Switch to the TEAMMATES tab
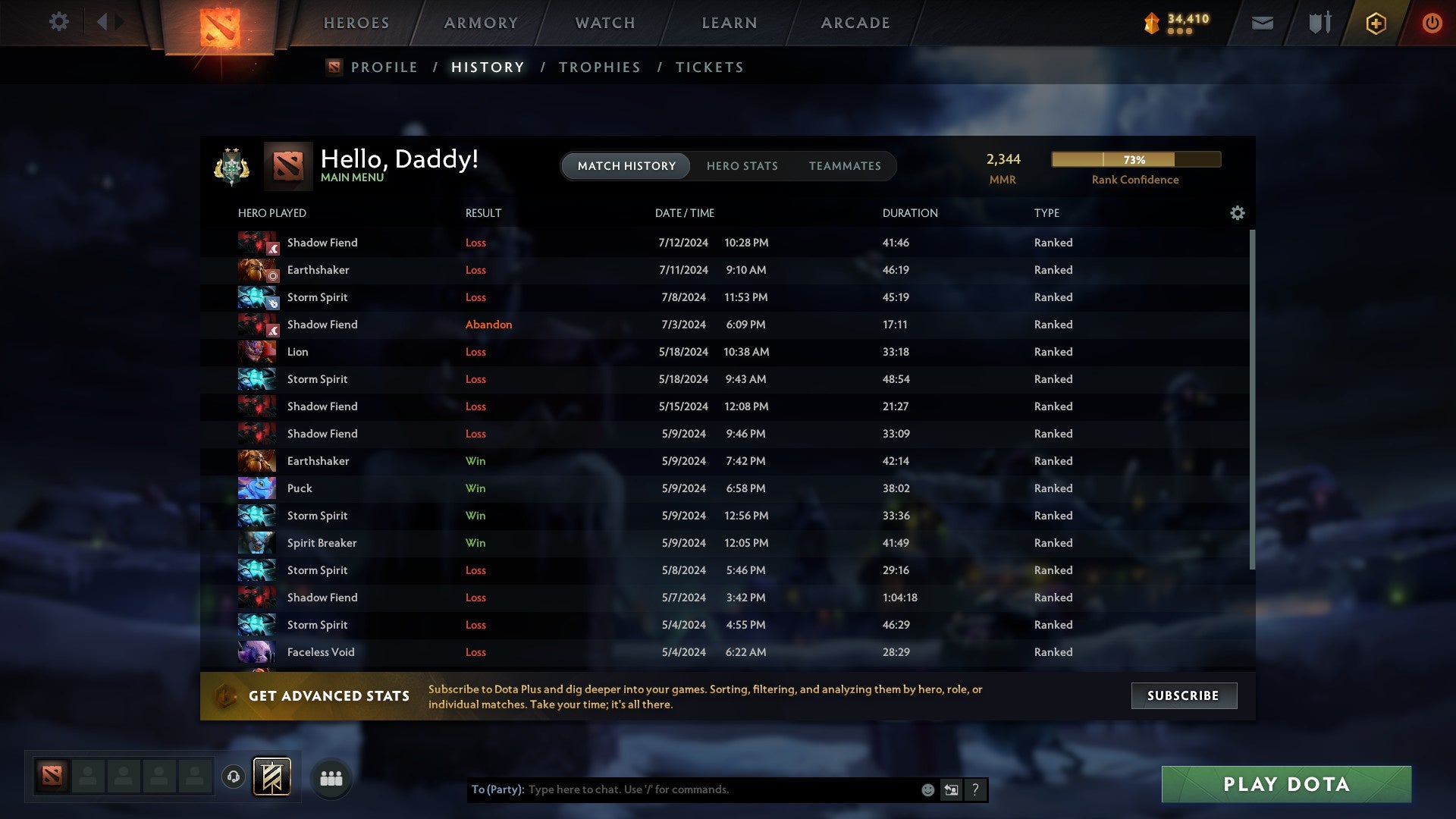Viewport: 1456px width, 819px height. coord(845,165)
